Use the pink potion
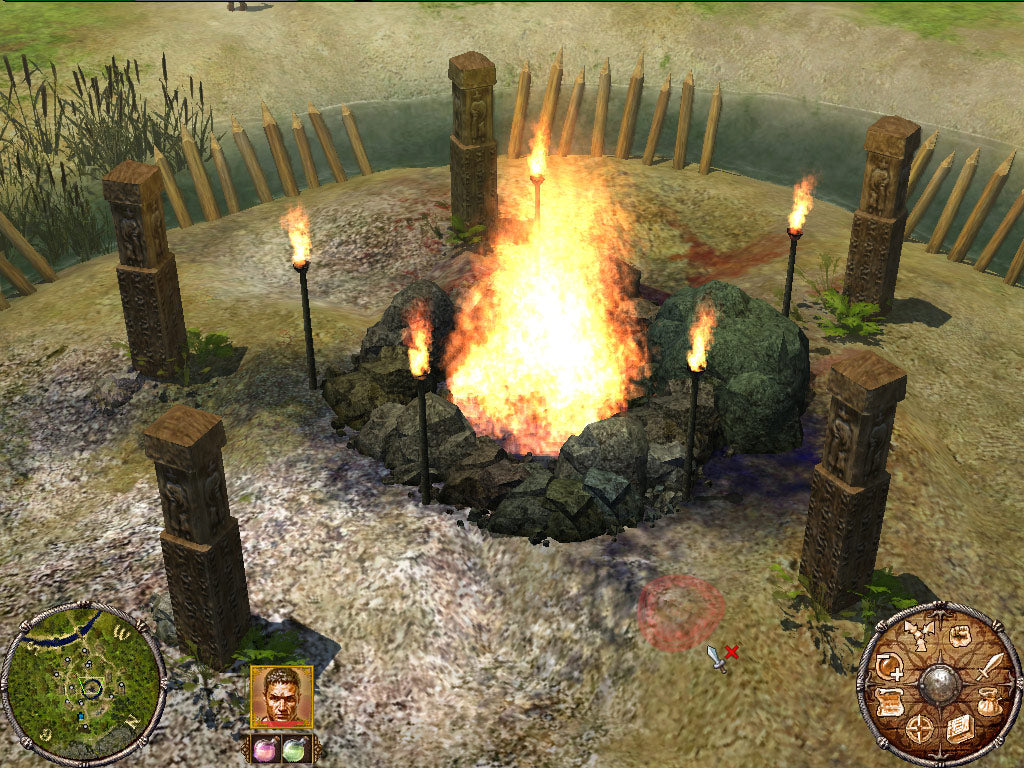Screen dimensions: 1024x768 [x=267, y=749]
